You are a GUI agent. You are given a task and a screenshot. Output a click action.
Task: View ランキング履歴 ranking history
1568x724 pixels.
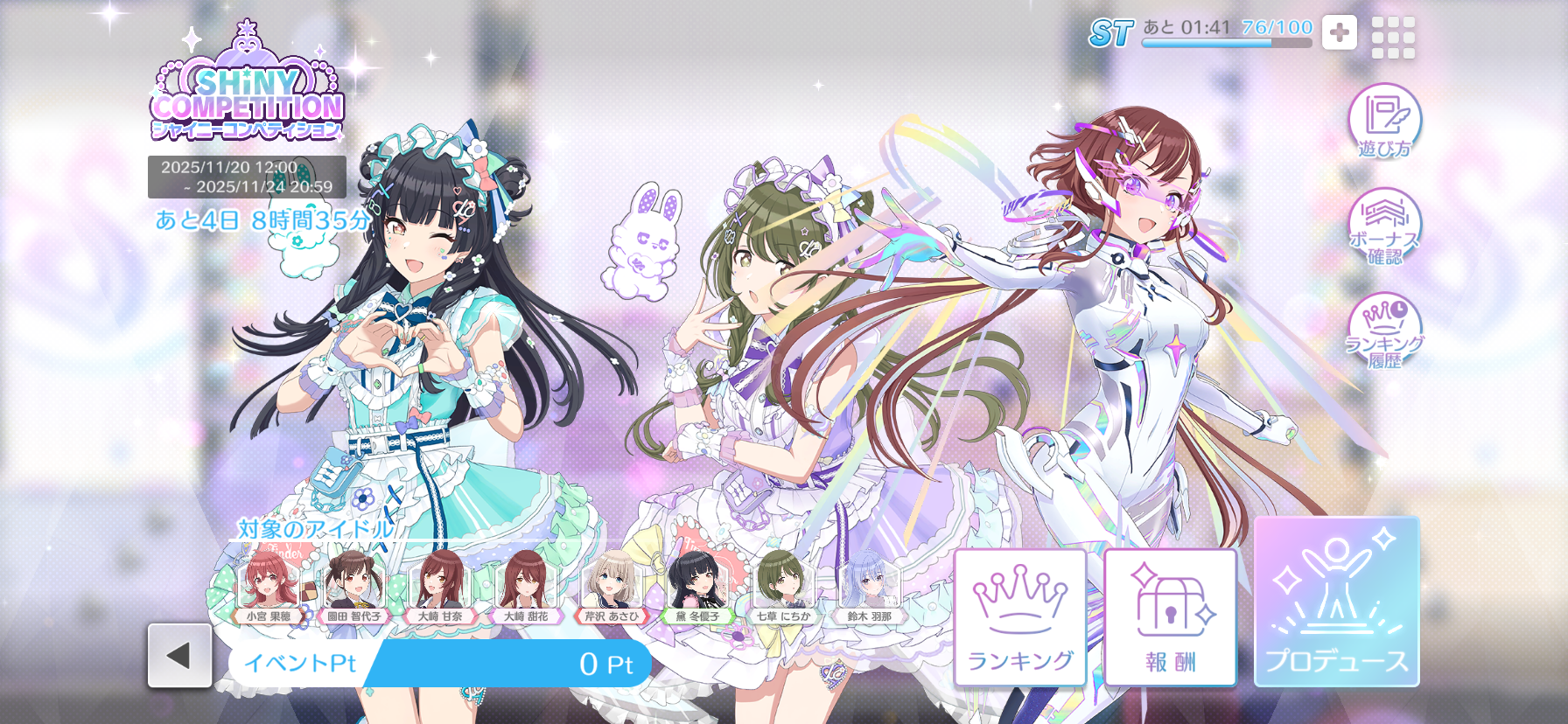tap(1384, 331)
